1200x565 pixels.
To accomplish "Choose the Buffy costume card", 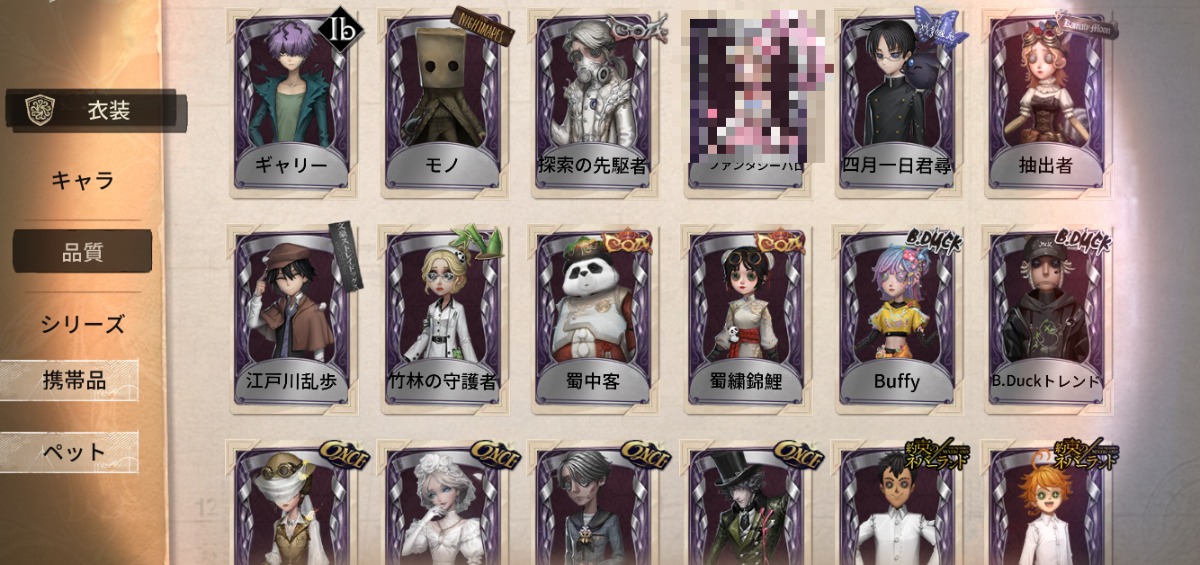I will point(896,318).
